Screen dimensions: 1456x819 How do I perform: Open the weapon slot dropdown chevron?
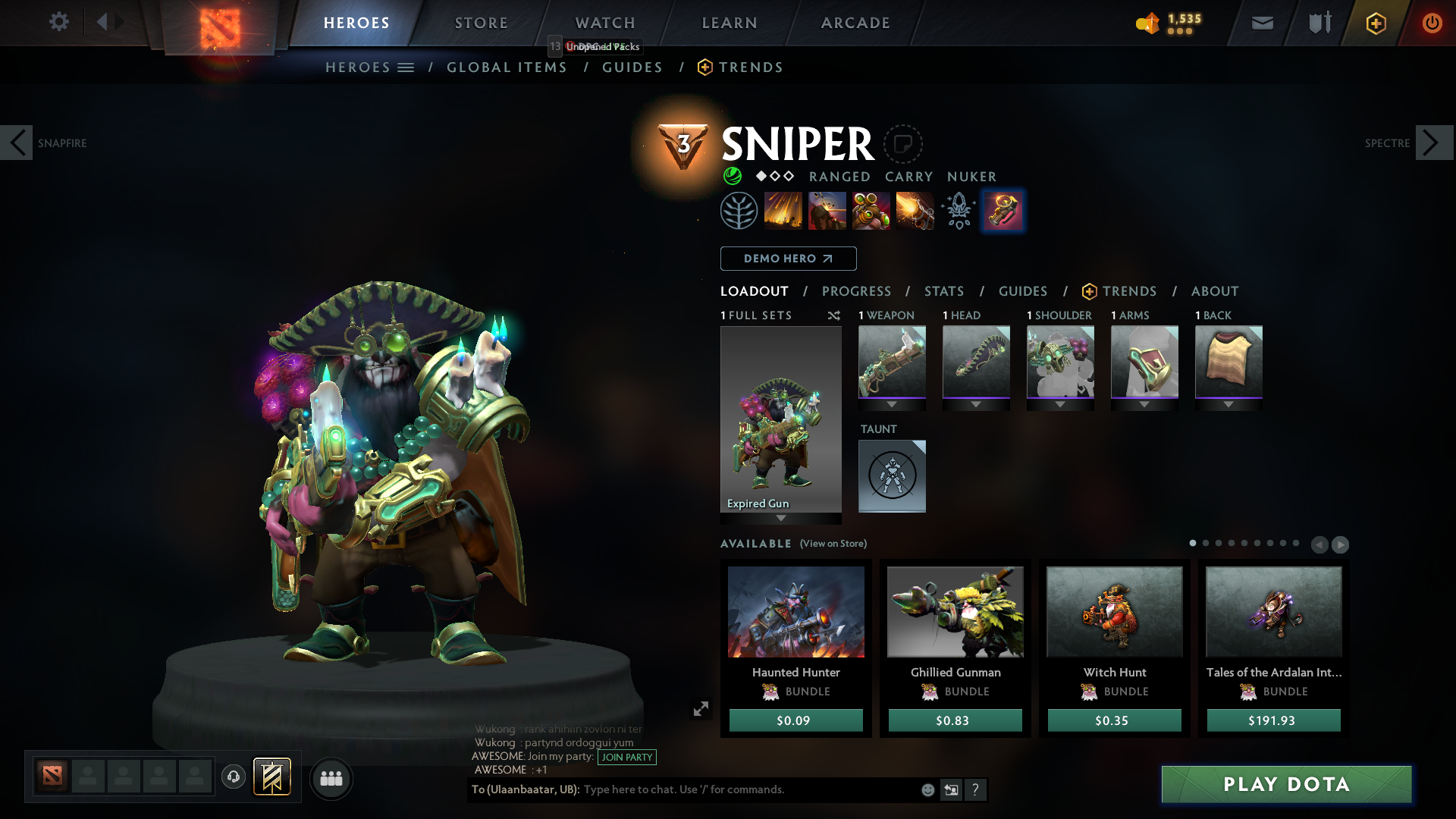click(892, 404)
